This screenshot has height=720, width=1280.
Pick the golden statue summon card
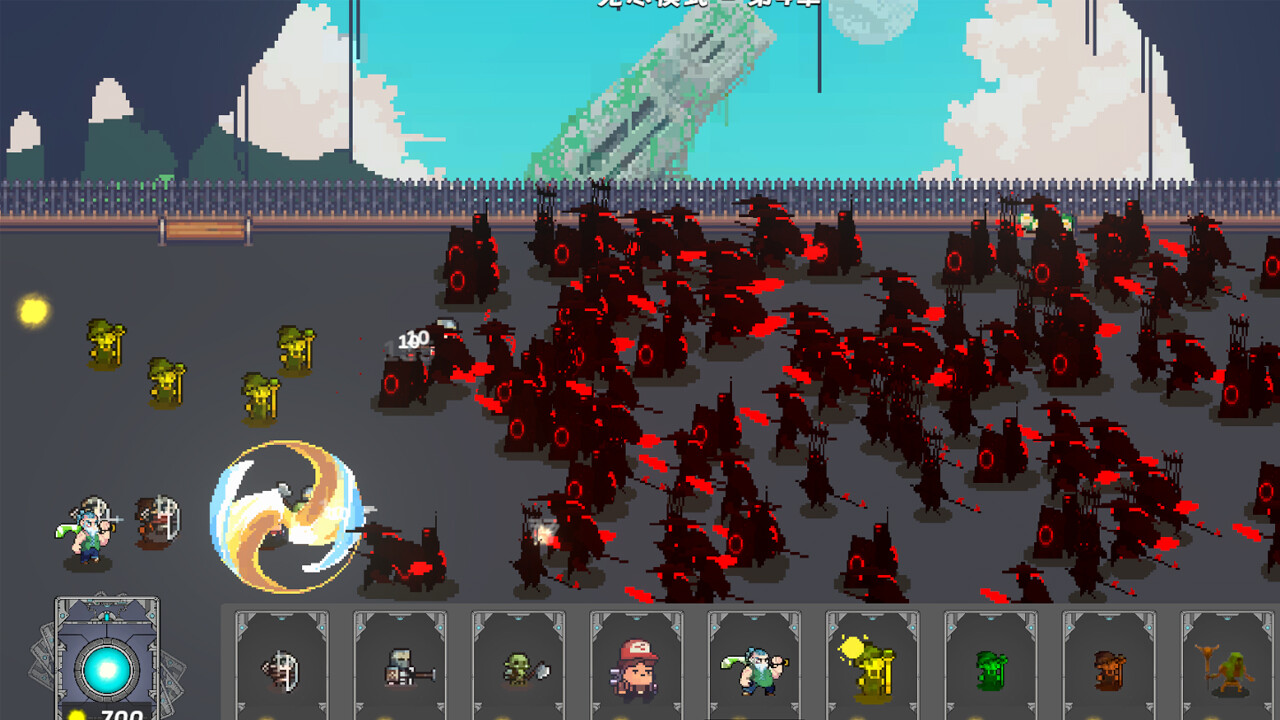871,668
